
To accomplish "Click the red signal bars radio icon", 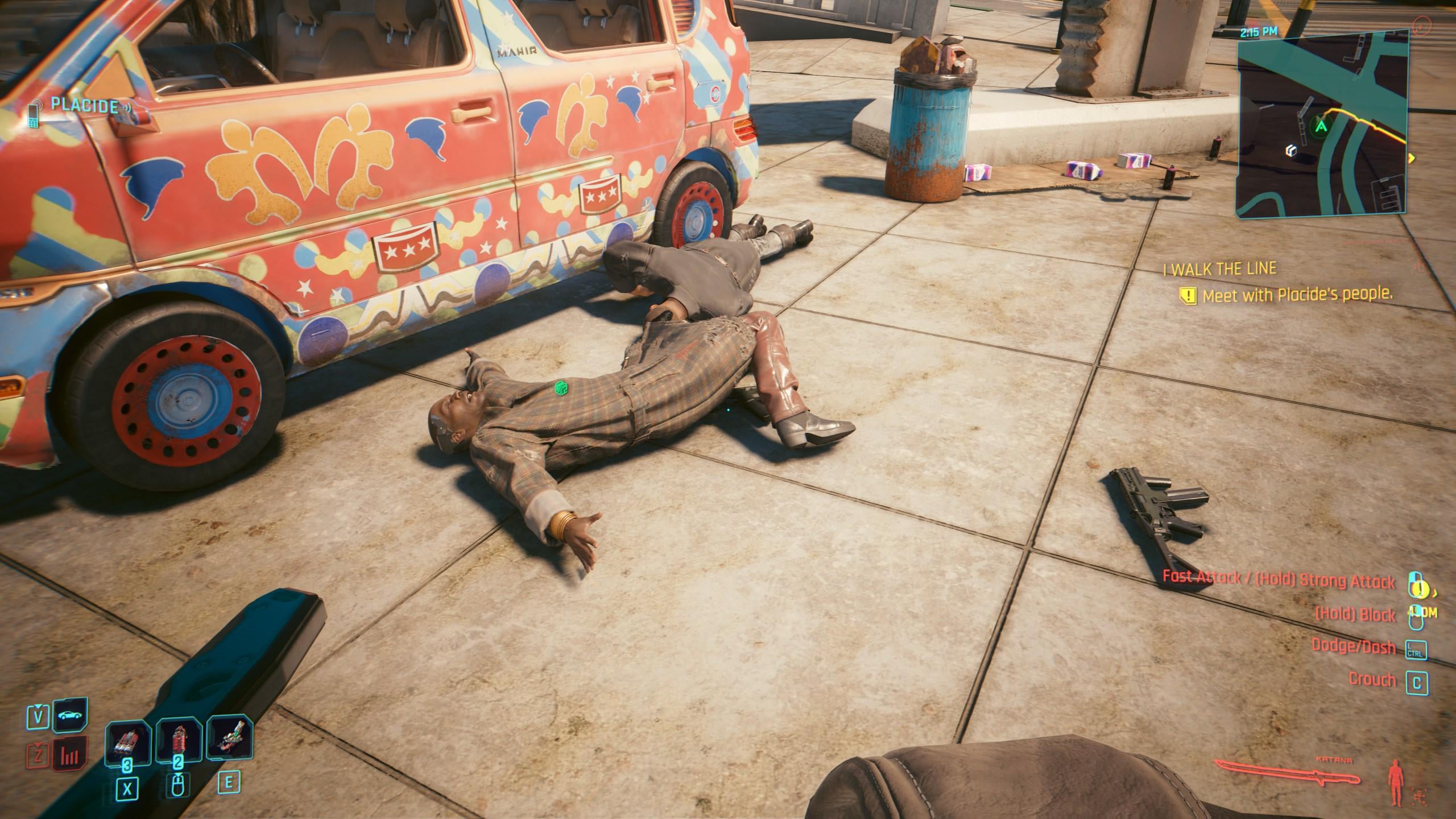I will [x=71, y=755].
